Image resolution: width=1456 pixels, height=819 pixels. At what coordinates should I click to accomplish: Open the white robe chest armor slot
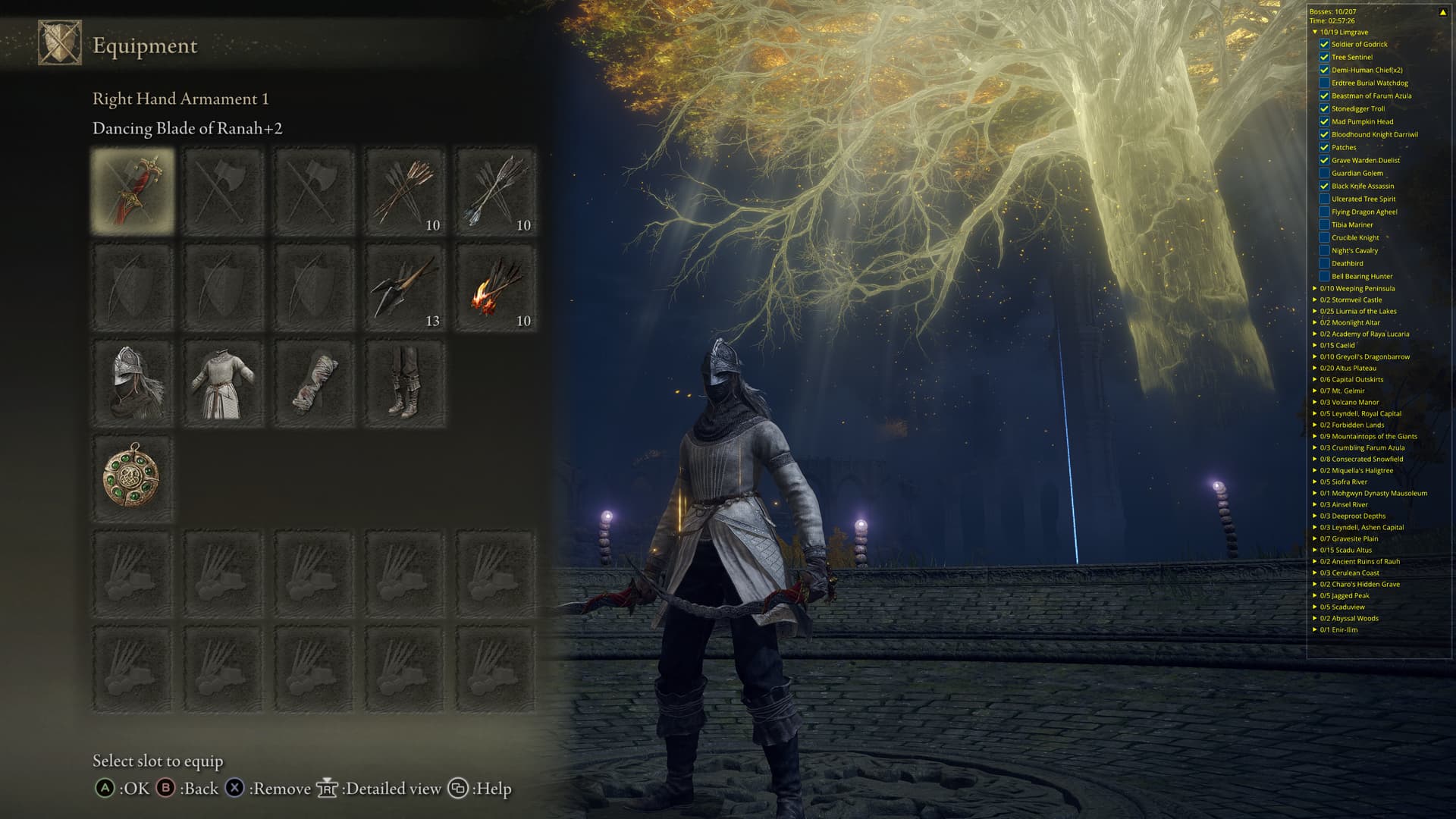click(224, 383)
